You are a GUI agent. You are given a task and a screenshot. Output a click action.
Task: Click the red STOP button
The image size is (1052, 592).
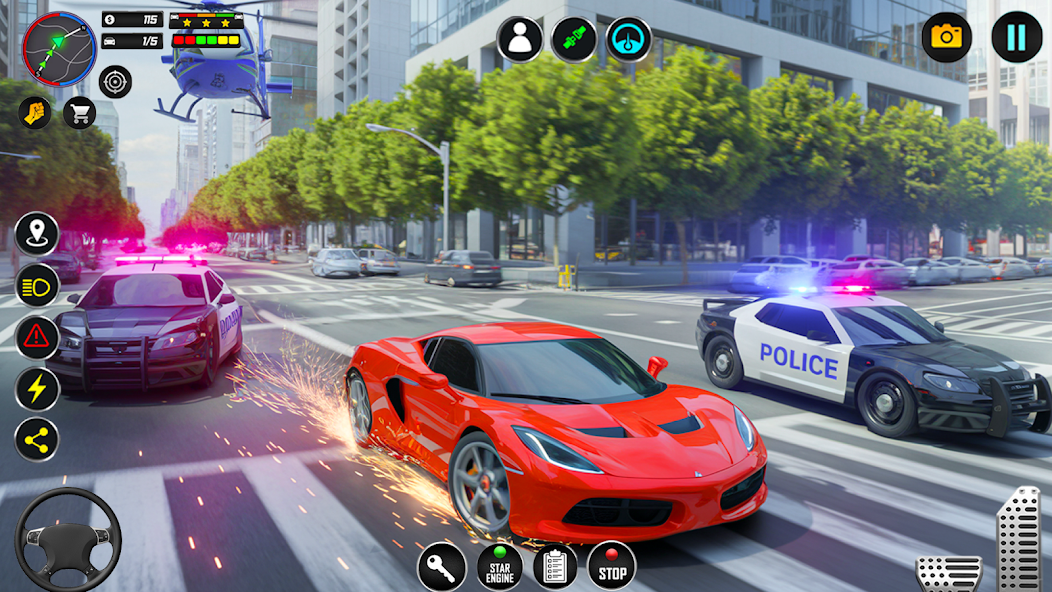coord(611,566)
